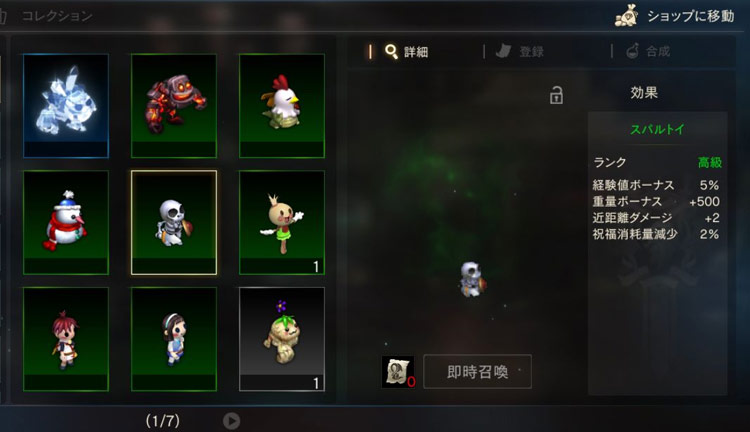
Task: Toggle the padlock lock icon
Action: point(556,95)
